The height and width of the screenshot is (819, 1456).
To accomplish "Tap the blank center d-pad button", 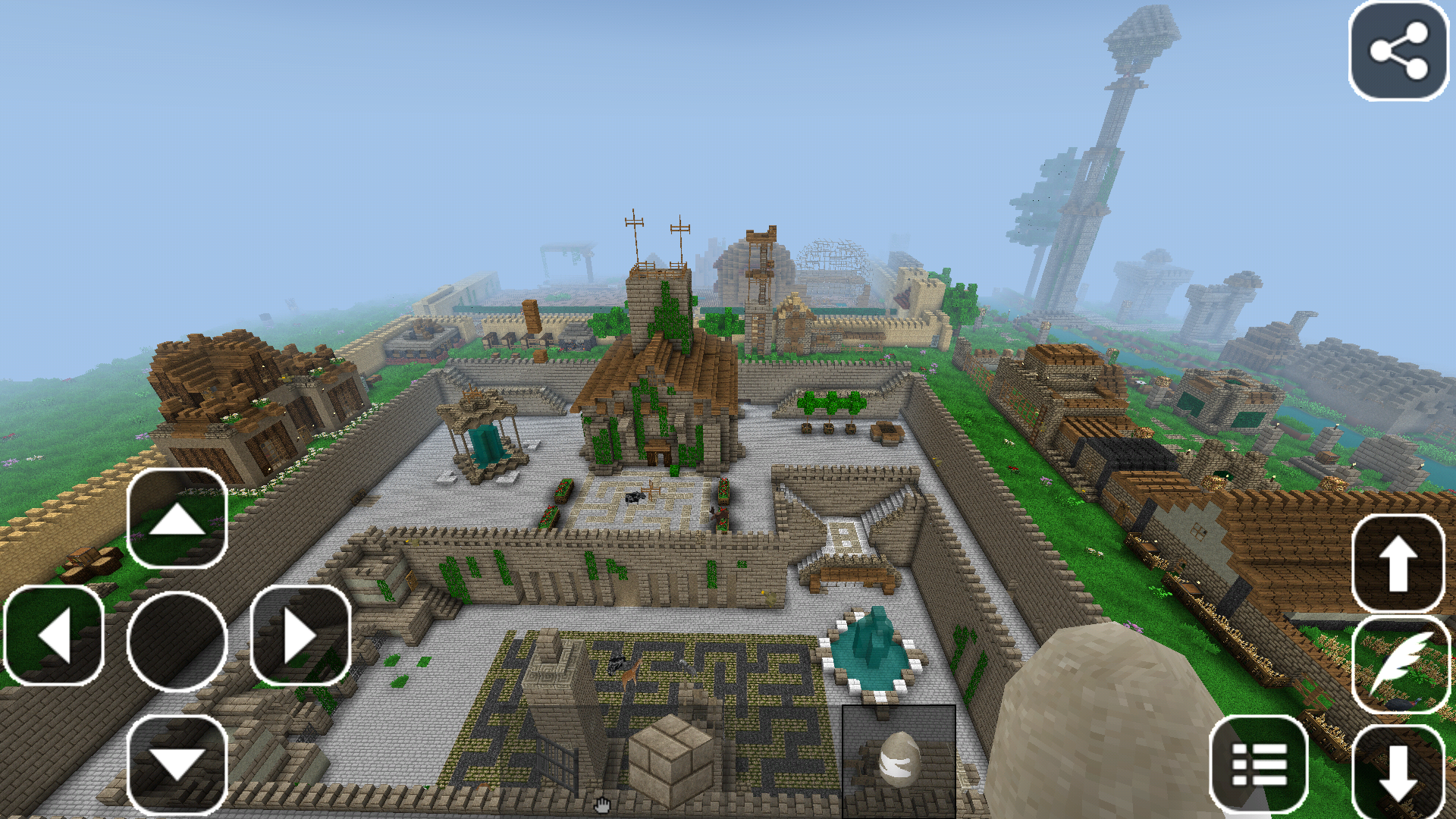I will point(177,641).
